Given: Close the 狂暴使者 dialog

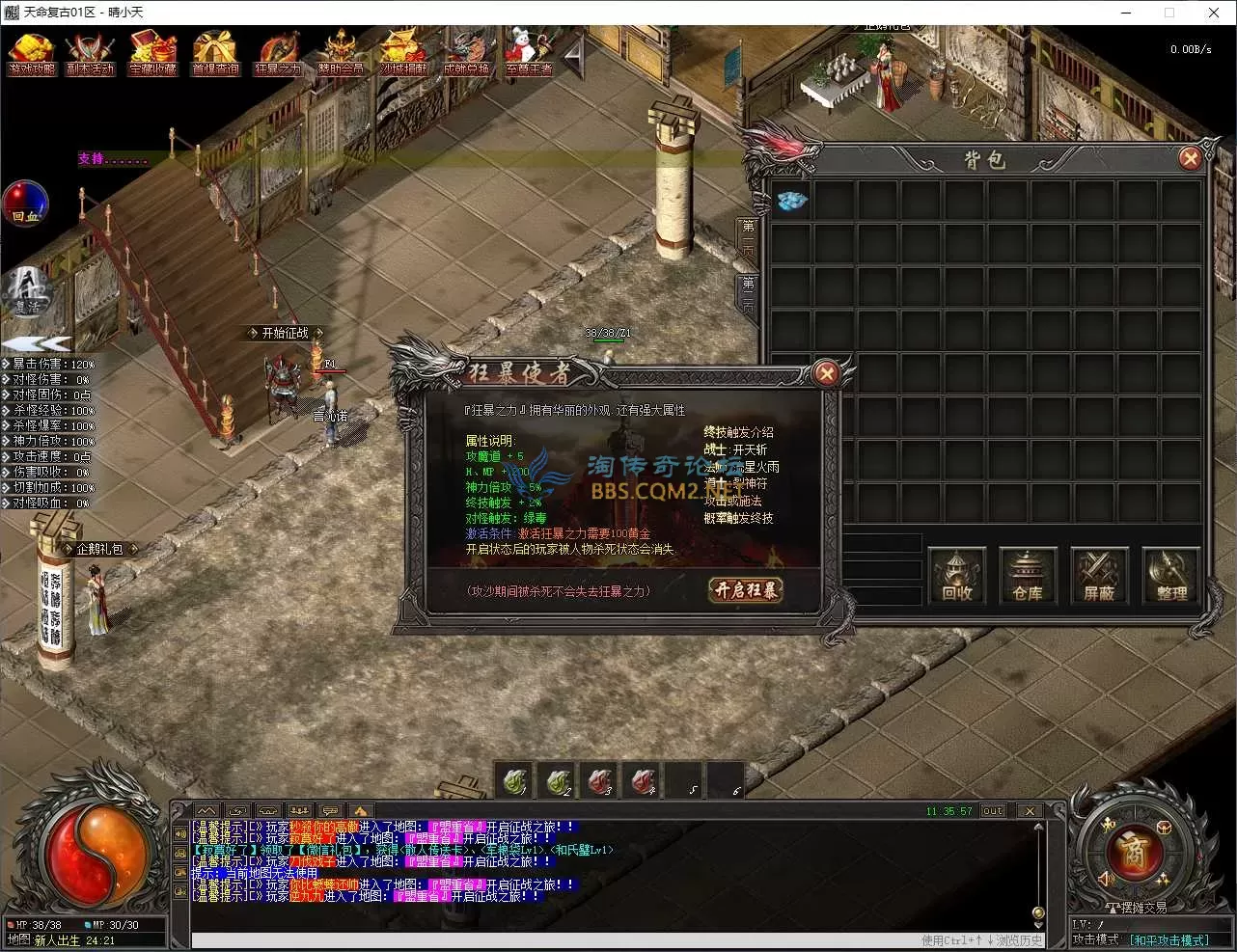Looking at the screenshot, I should [x=826, y=373].
